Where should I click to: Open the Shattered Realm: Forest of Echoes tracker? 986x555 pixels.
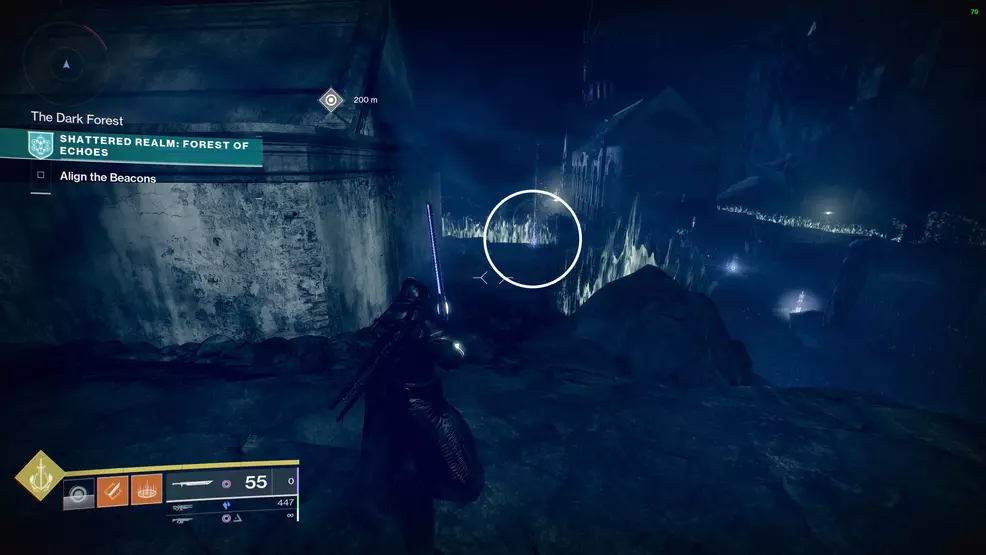tap(145, 147)
